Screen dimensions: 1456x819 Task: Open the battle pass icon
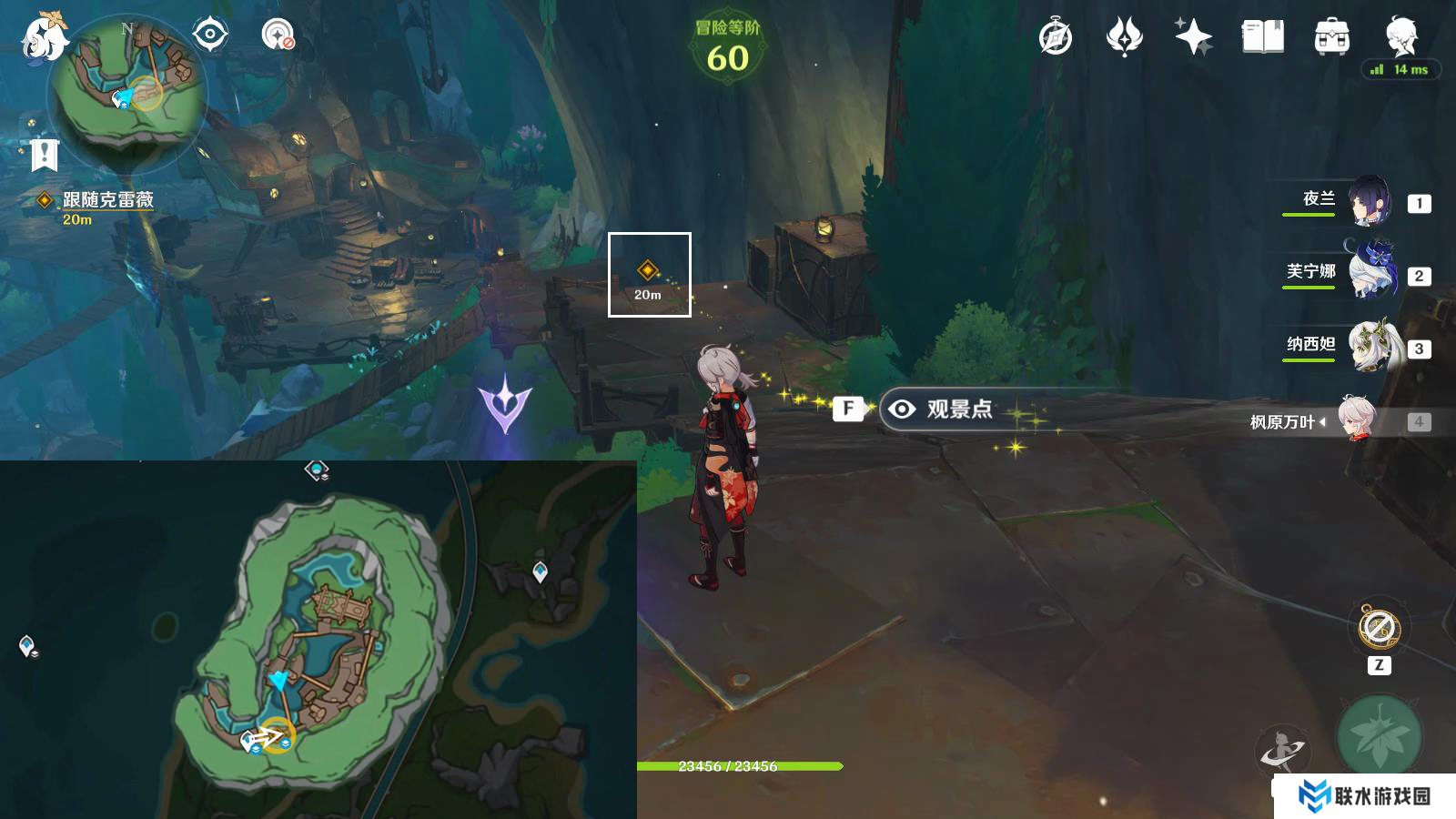(x=1124, y=37)
